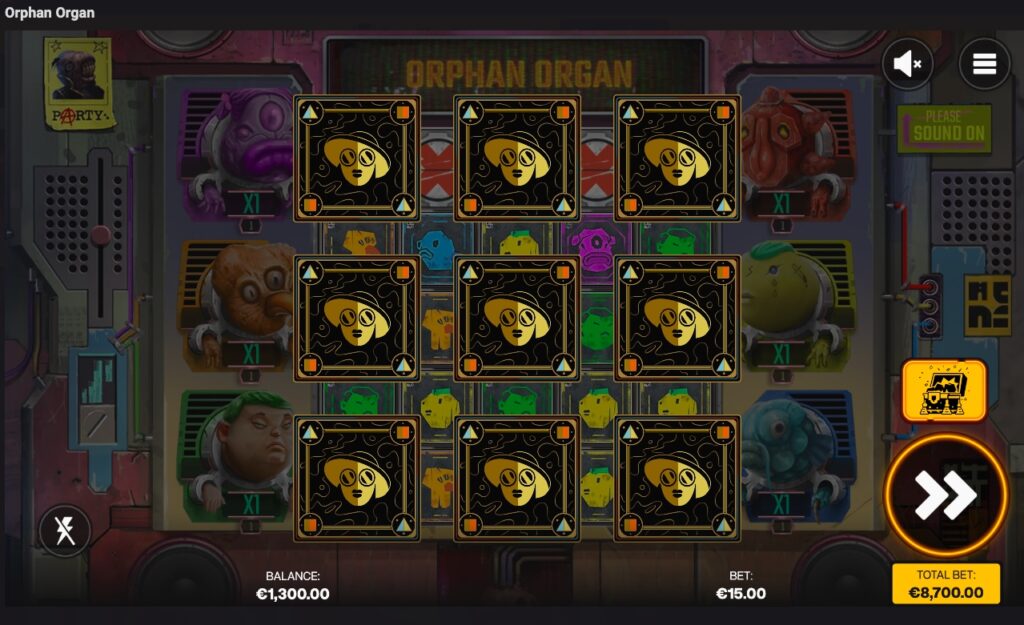Activate the lightning bolt turbo button
The width and height of the screenshot is (1024, 625).
65,530
